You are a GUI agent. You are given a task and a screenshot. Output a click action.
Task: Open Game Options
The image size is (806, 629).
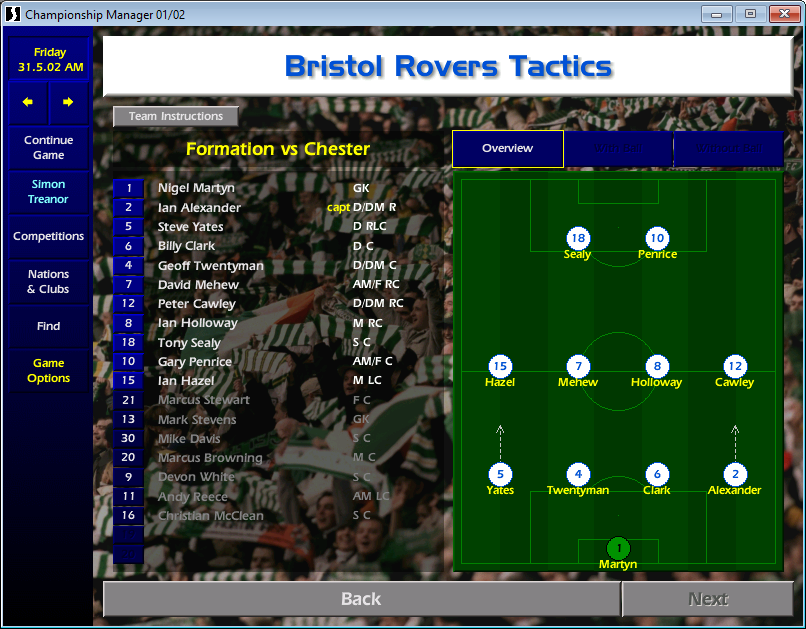(x=49, y=371)
